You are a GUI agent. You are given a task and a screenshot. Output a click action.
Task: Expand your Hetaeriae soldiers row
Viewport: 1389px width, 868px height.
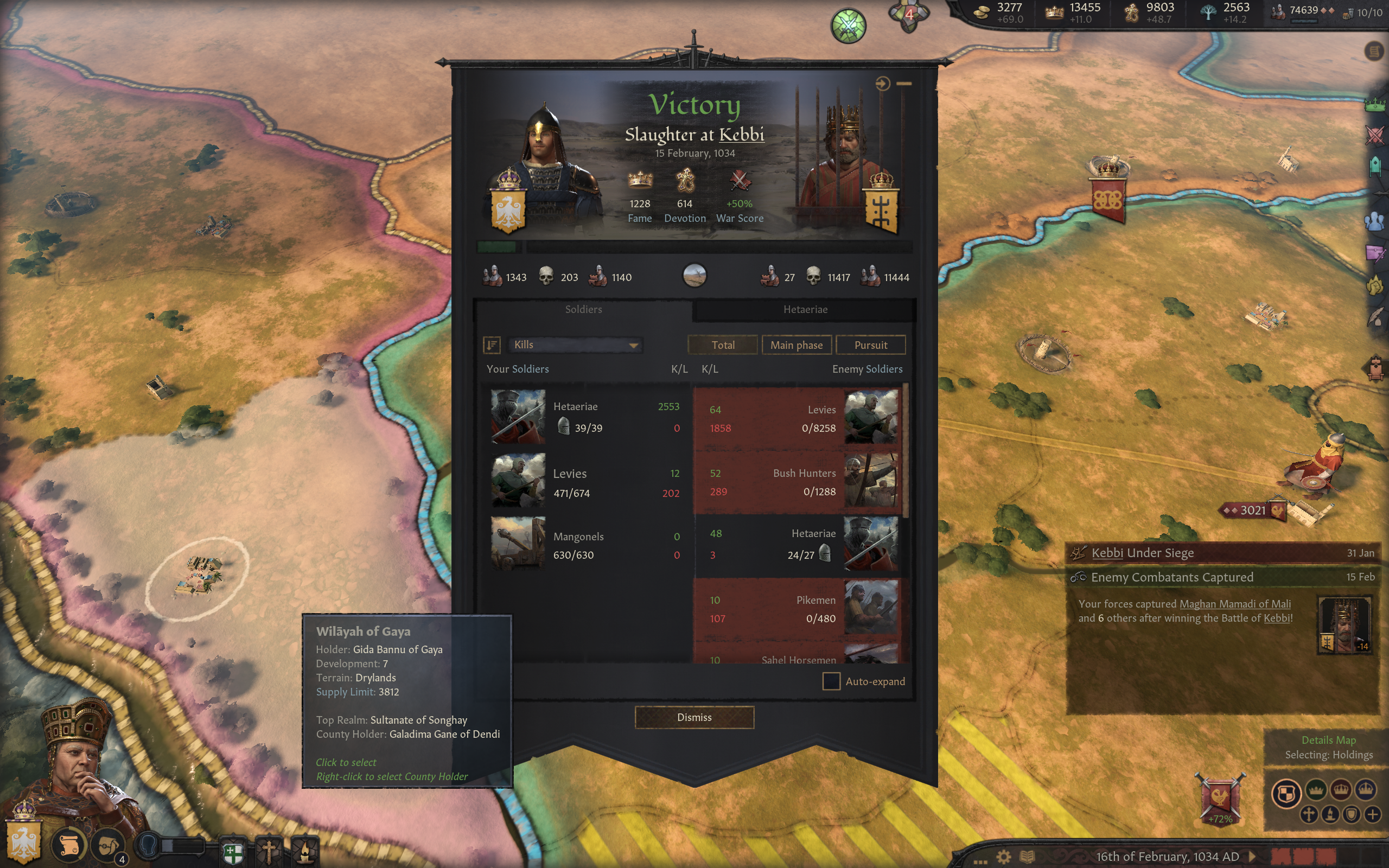(585, 417)
